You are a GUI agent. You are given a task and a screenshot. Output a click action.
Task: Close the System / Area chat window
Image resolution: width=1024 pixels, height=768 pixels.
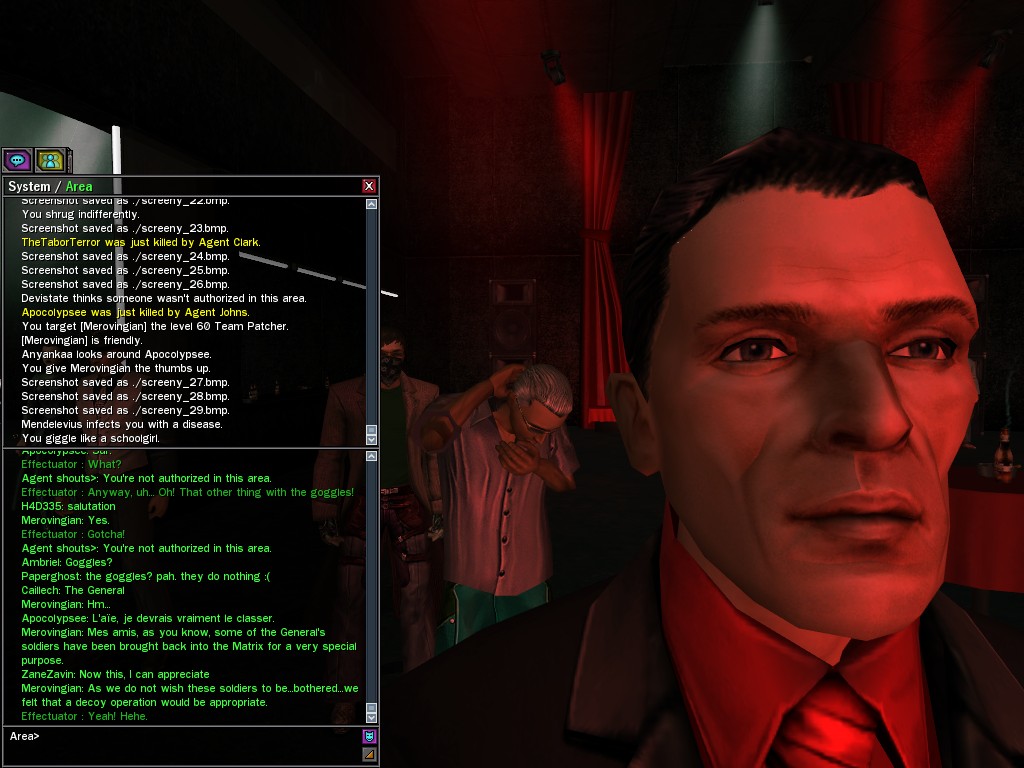click(369, 186)
